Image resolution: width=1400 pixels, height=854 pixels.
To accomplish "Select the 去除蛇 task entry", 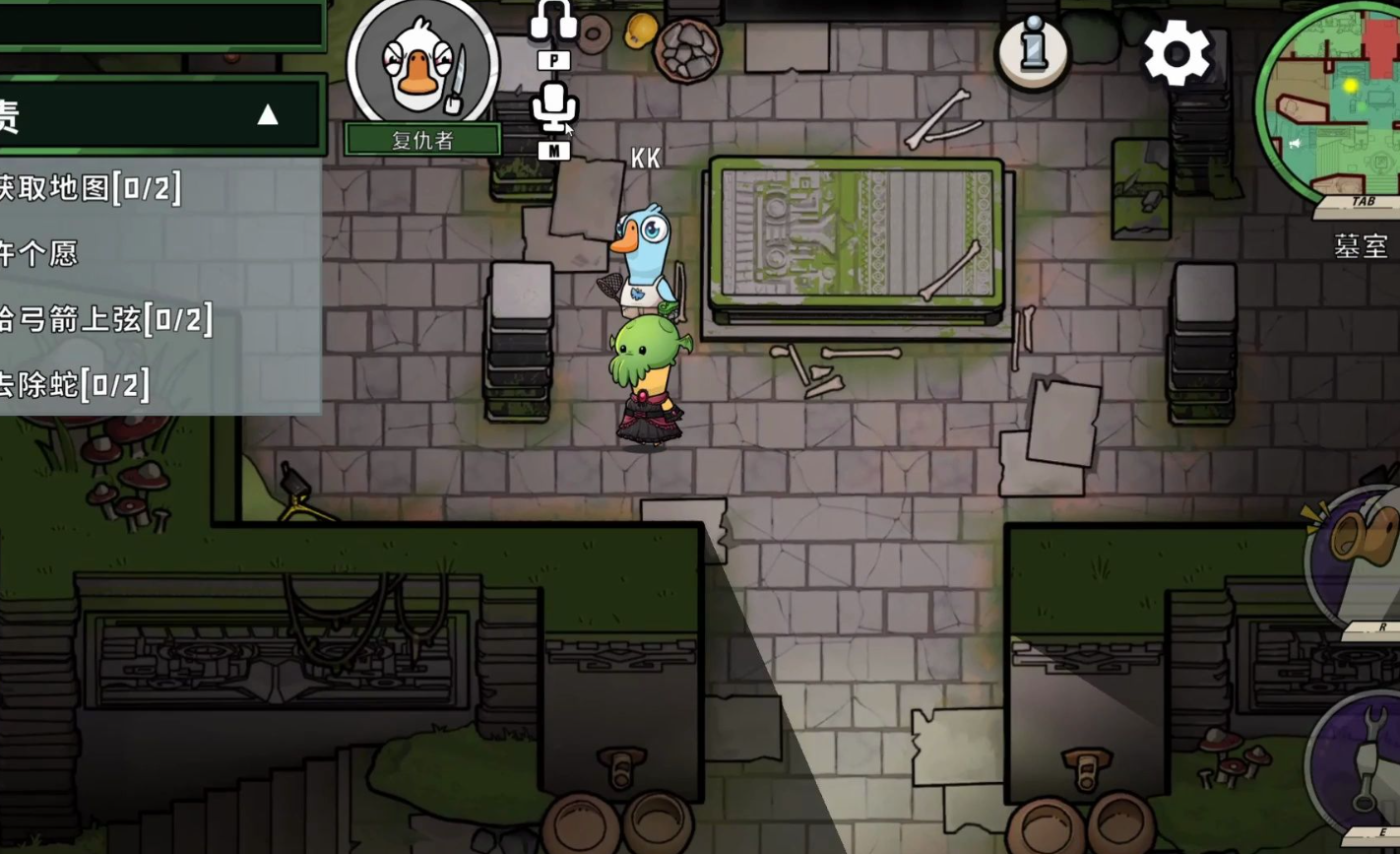I will pyautogui.click(x=75, y=385).
